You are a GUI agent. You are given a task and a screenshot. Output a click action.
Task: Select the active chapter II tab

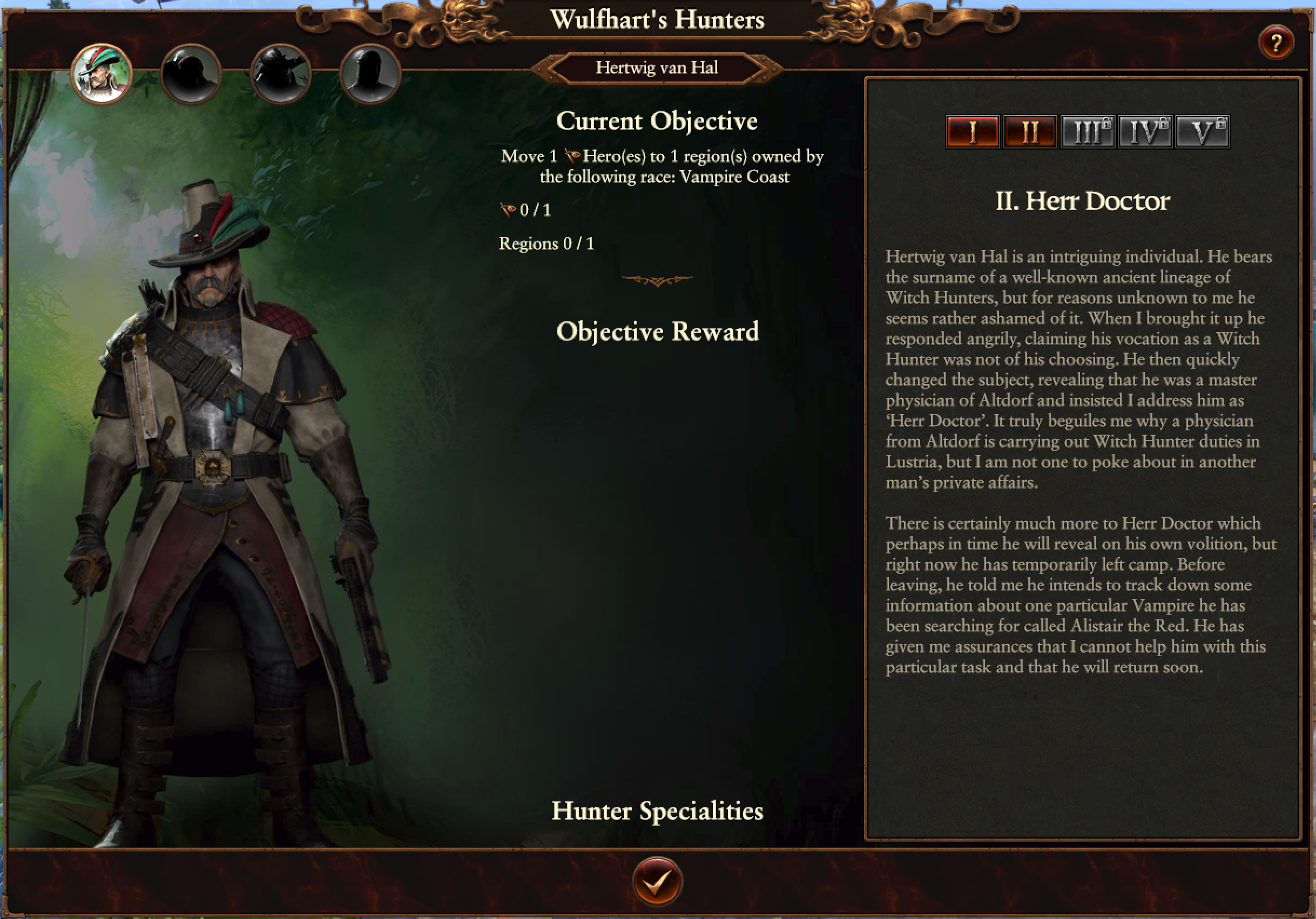[1030, 131]
